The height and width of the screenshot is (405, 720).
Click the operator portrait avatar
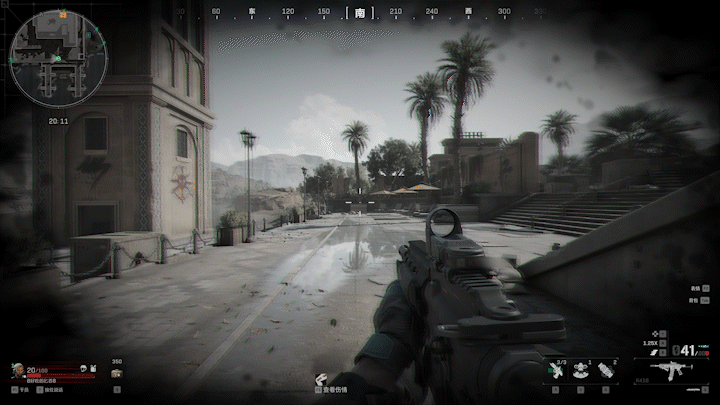point(18,370)
